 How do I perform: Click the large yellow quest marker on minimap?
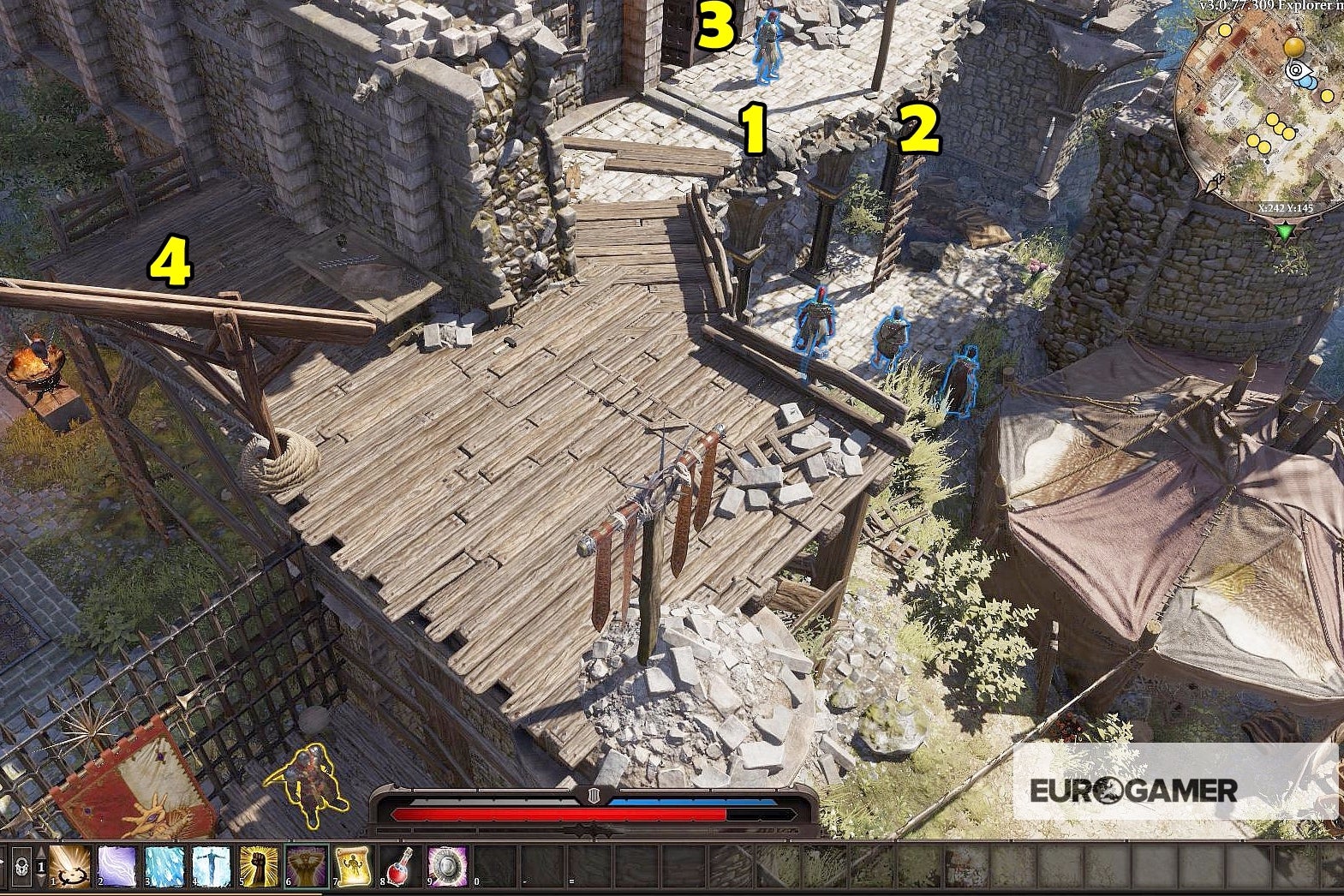point(1294,48)
